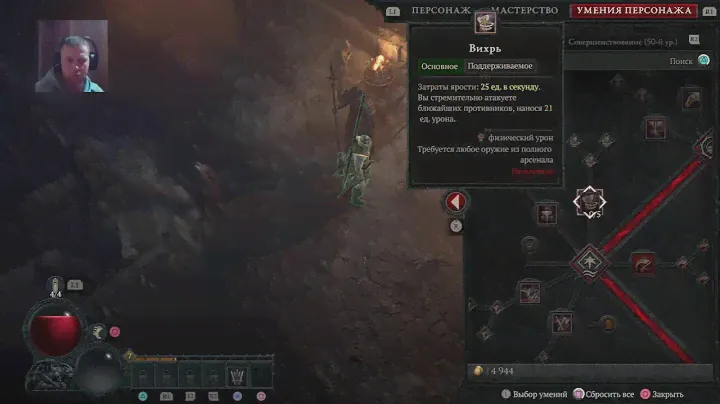Screen dimensions: 720x404
Task: Click the Поиск search button
Action: [687, 61]
